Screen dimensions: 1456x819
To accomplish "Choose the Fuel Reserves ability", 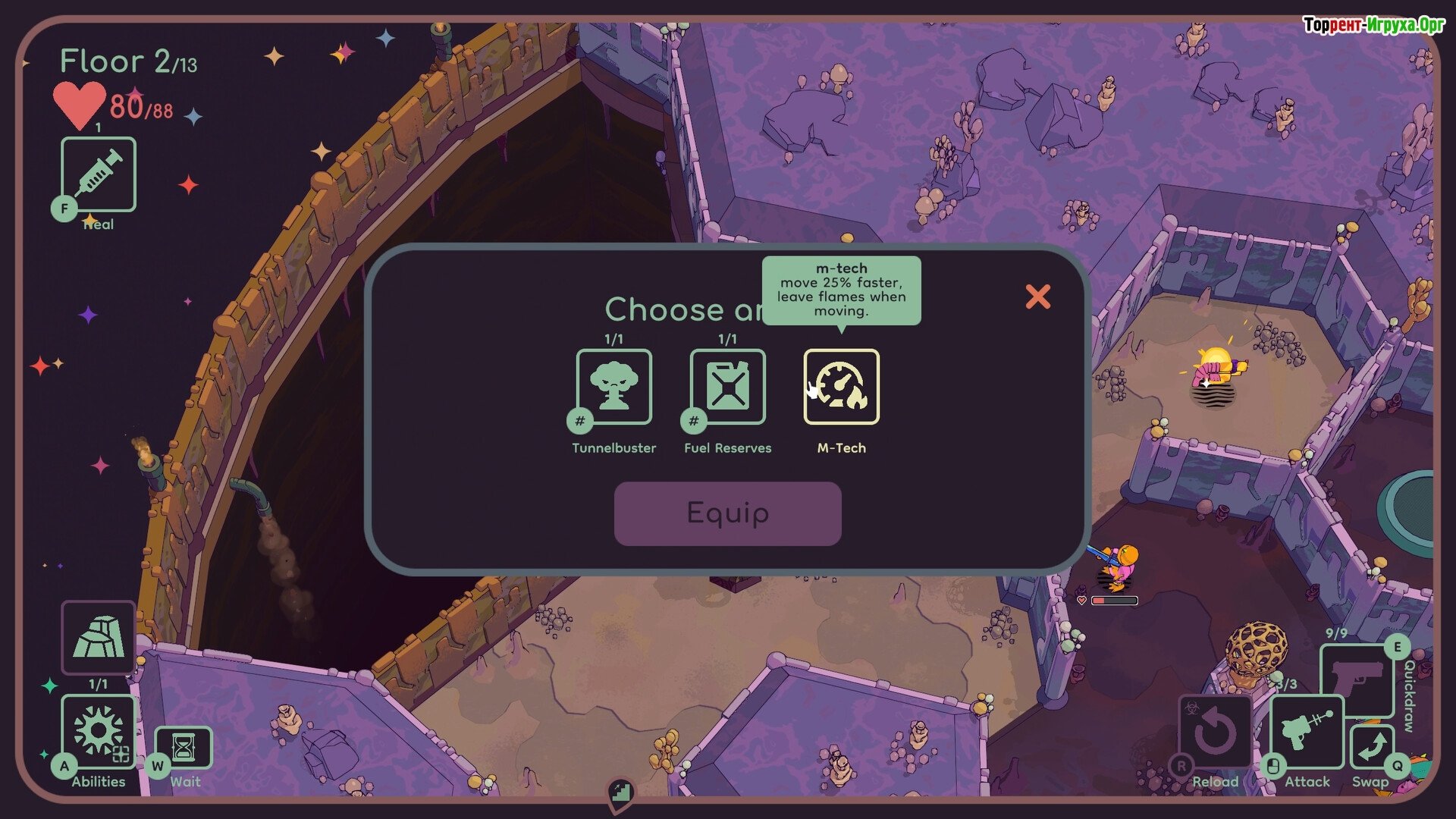I will tap(727, 387).
